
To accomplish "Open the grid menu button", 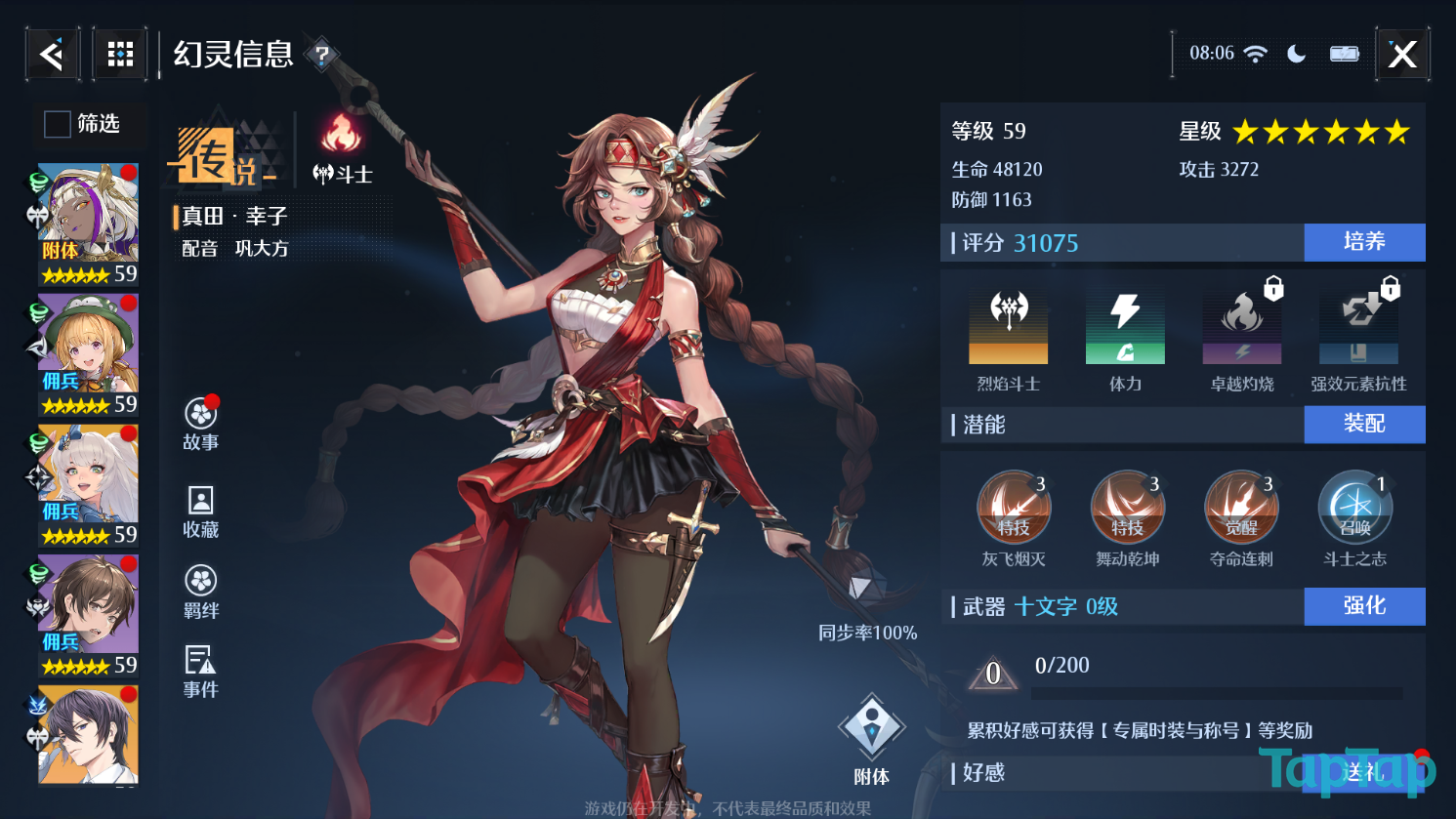I will pos(120,54).
